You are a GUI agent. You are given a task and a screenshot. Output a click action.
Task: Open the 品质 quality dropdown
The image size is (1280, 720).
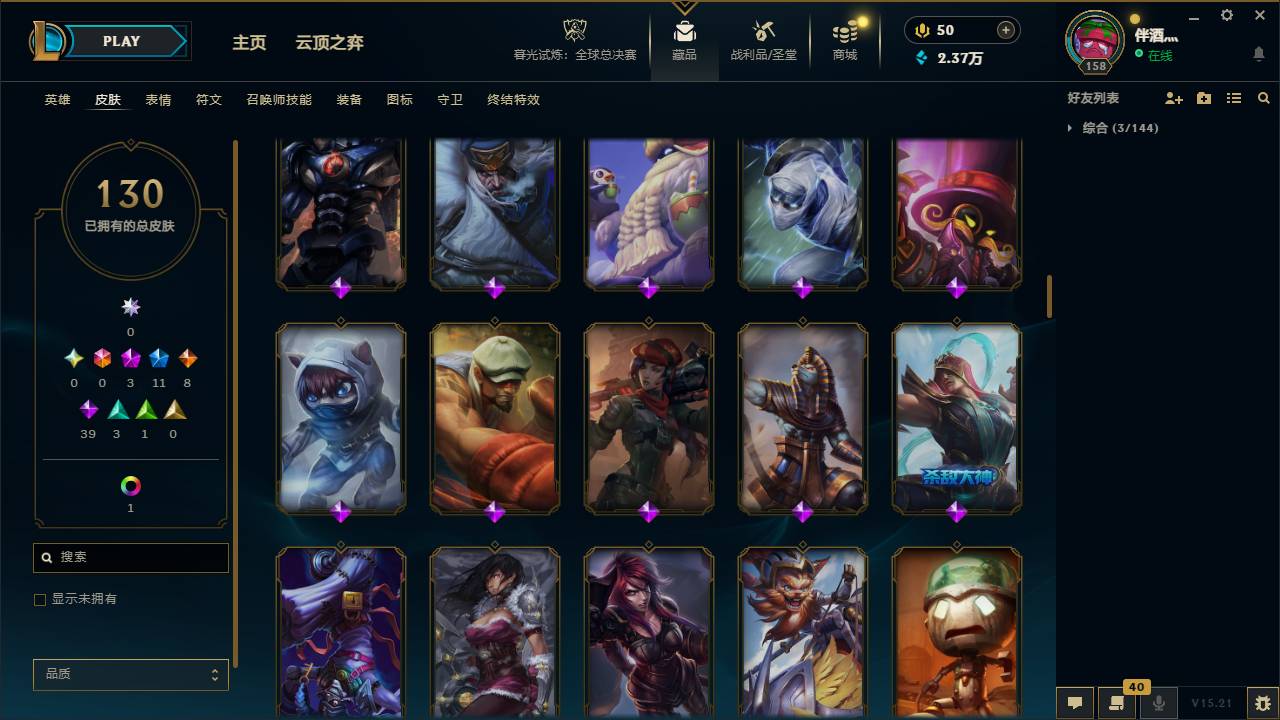point(130,674)
